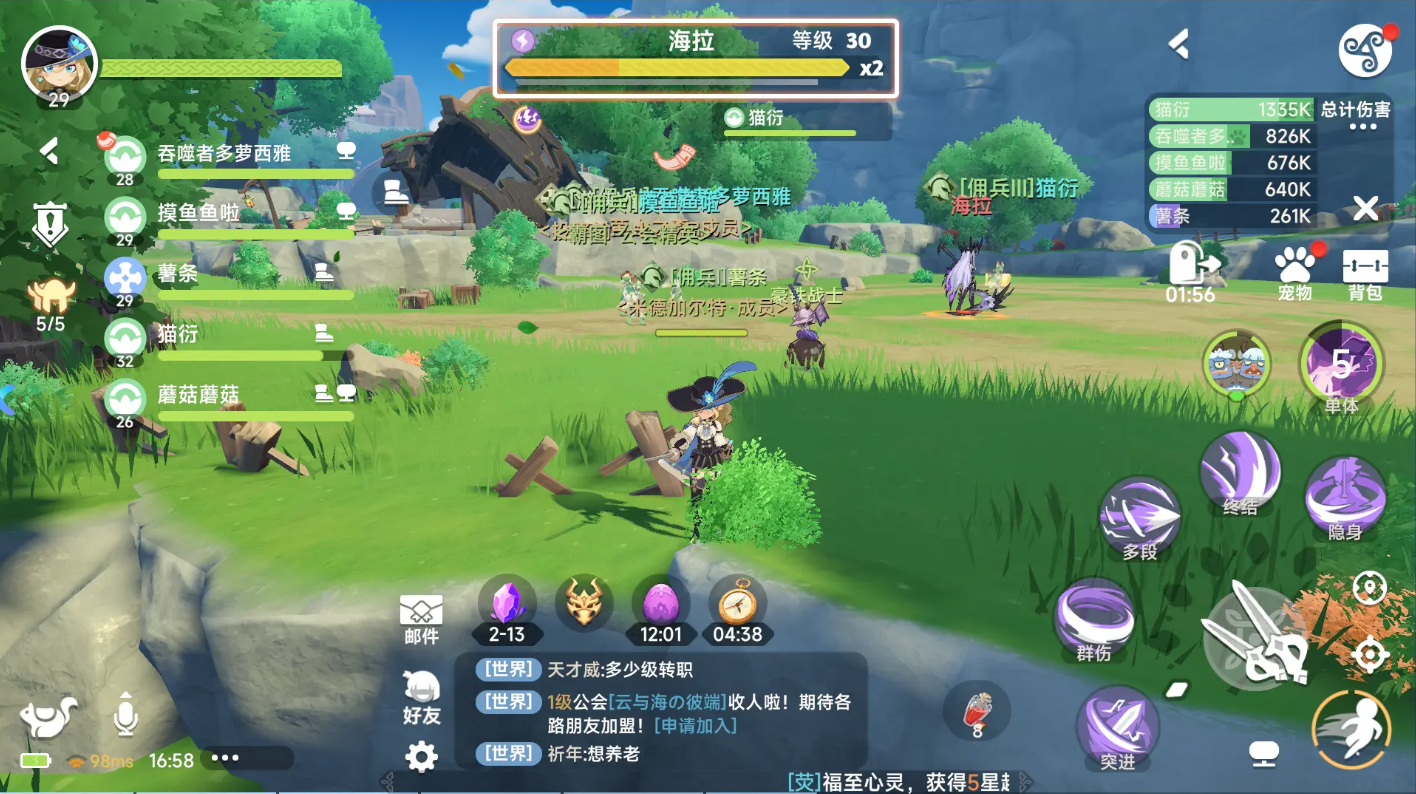Close the 总计伤害 damage panel

pos(1365,209)
